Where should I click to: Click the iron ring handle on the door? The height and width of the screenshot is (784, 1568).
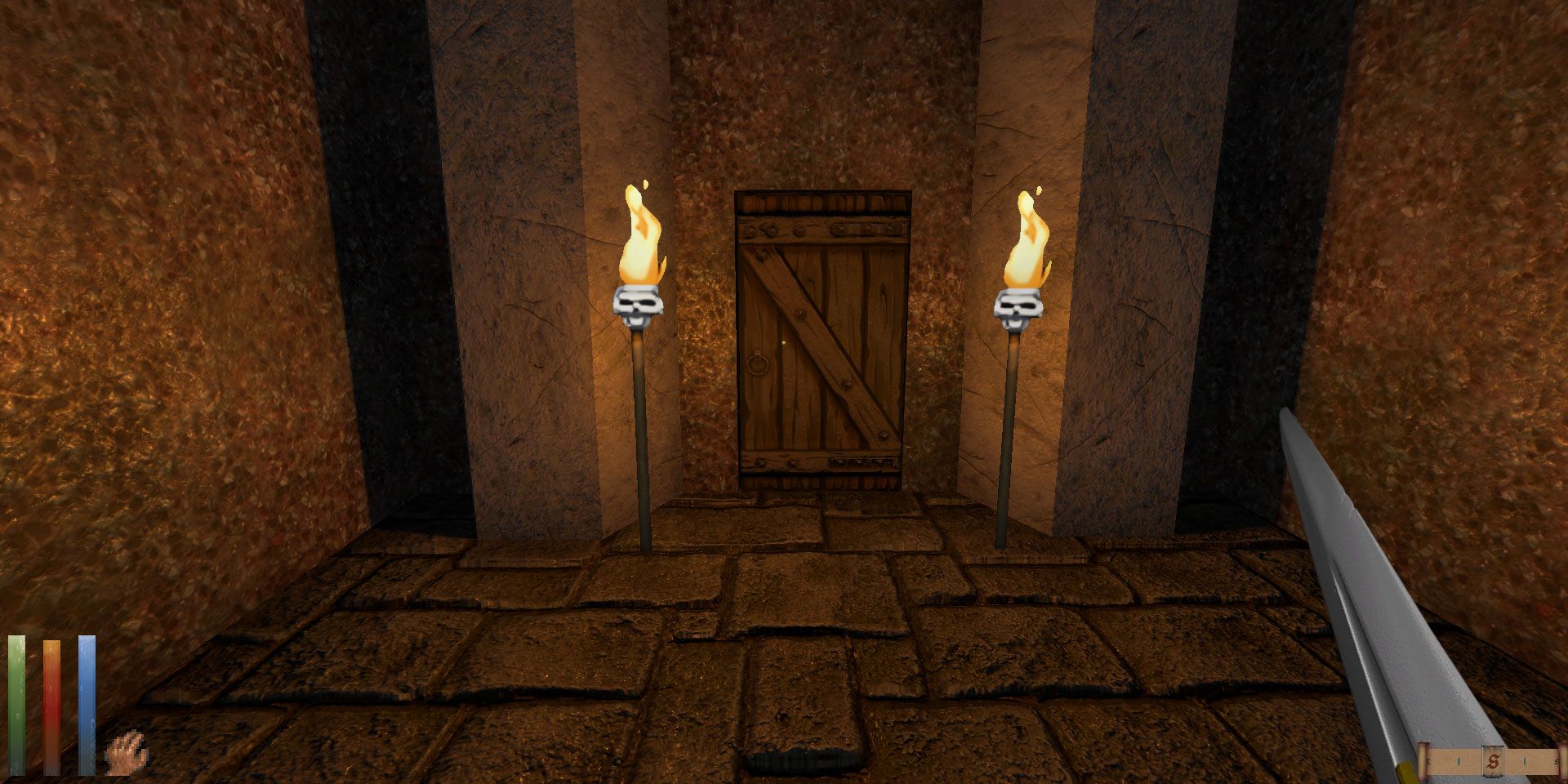tap(757, 363)
